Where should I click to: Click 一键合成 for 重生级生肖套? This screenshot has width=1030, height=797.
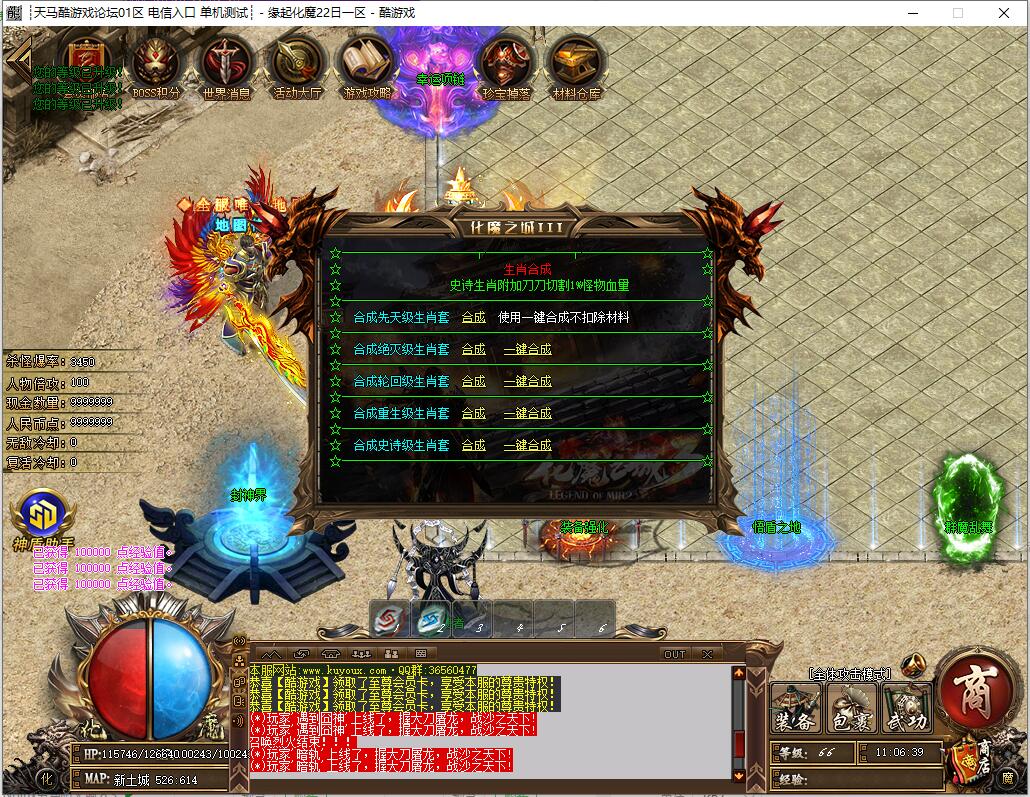[x=527, y=413]
